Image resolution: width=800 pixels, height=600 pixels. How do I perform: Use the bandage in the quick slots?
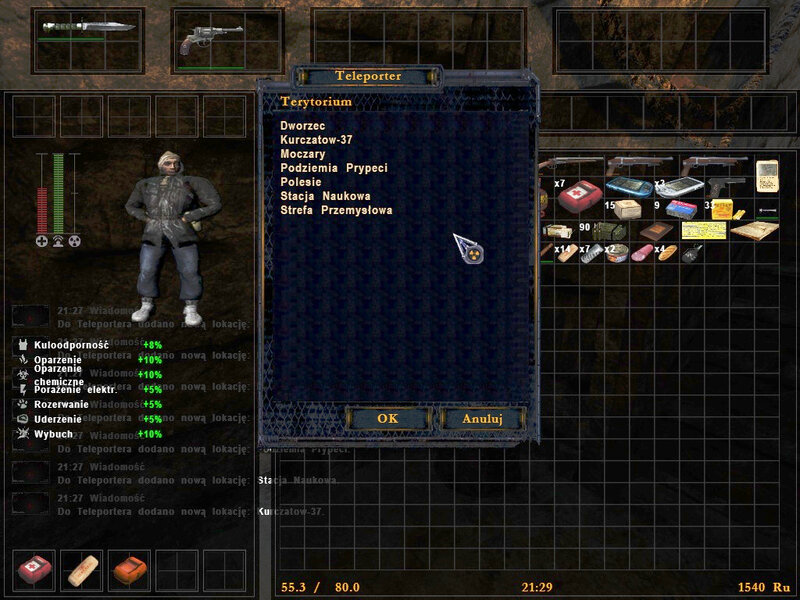[x=82, y=570]
